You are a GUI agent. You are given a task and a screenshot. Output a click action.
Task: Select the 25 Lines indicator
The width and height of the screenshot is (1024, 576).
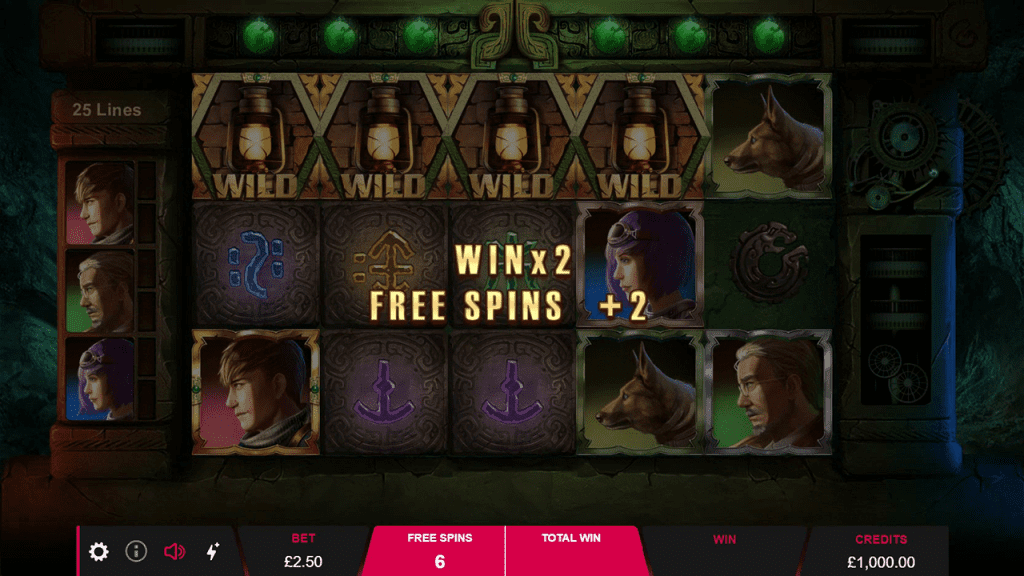coord(107,110)
